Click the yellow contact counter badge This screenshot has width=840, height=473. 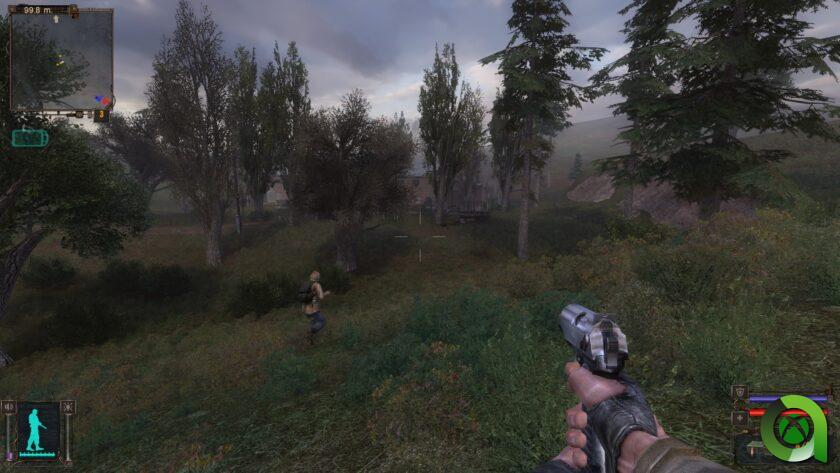point(101,115)
